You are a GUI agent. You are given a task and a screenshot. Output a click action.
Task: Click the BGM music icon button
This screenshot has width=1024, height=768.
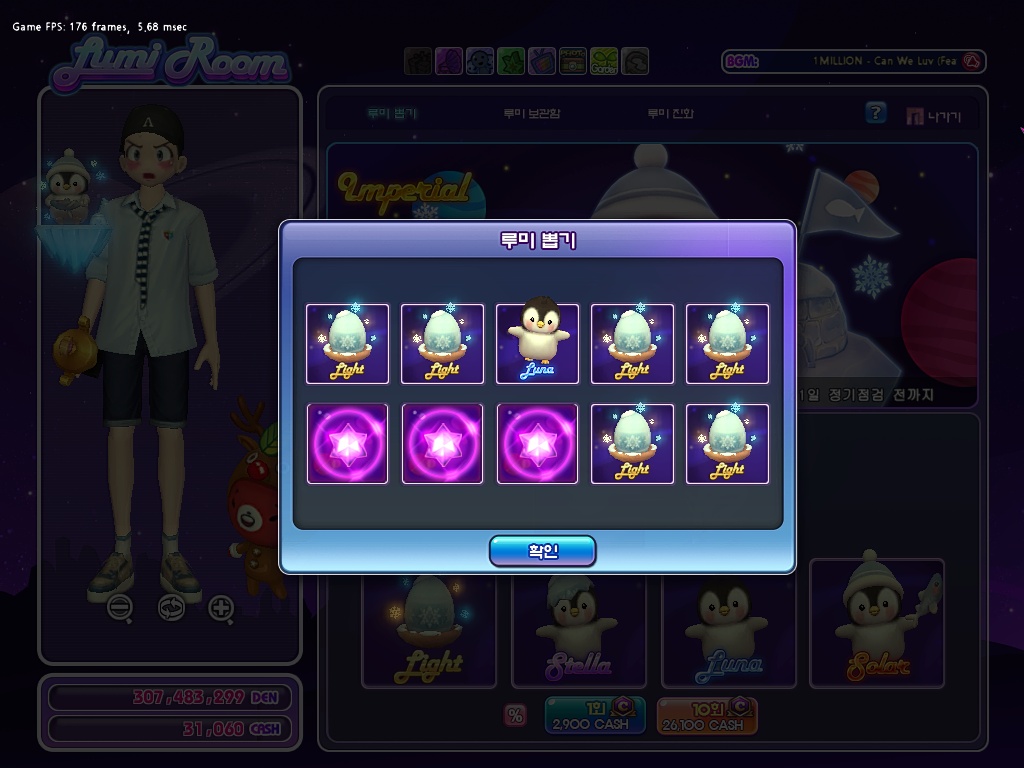pos(973,62)
